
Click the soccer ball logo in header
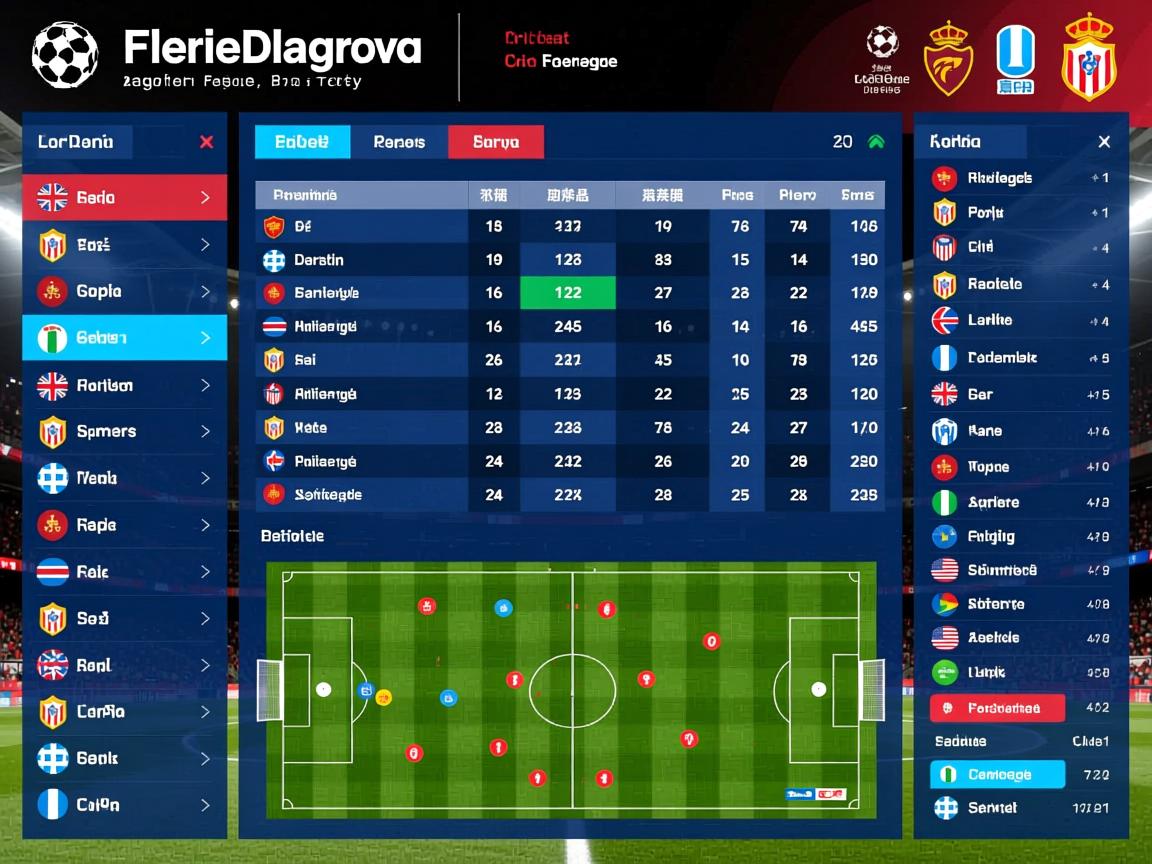(65, 55)
